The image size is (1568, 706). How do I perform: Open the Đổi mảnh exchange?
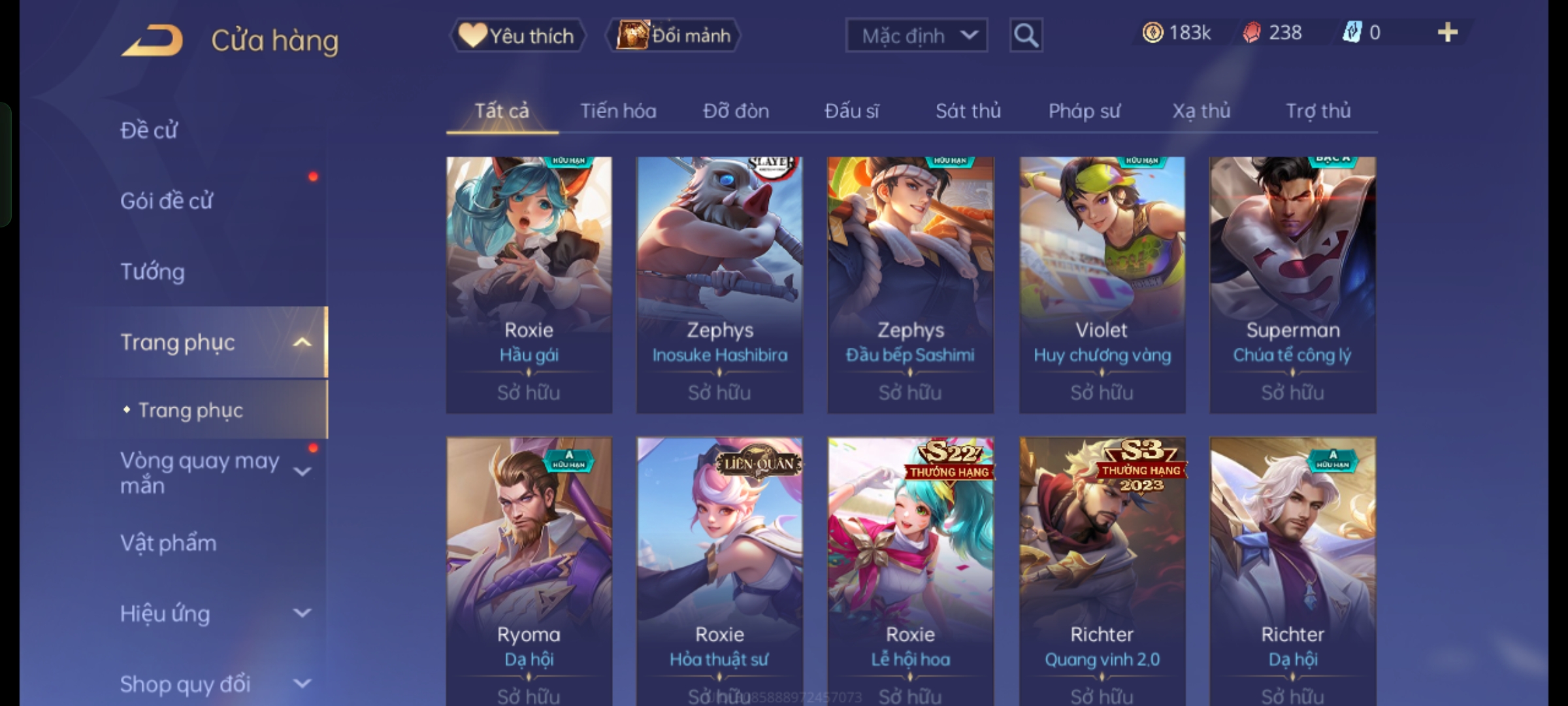[674, 35]
